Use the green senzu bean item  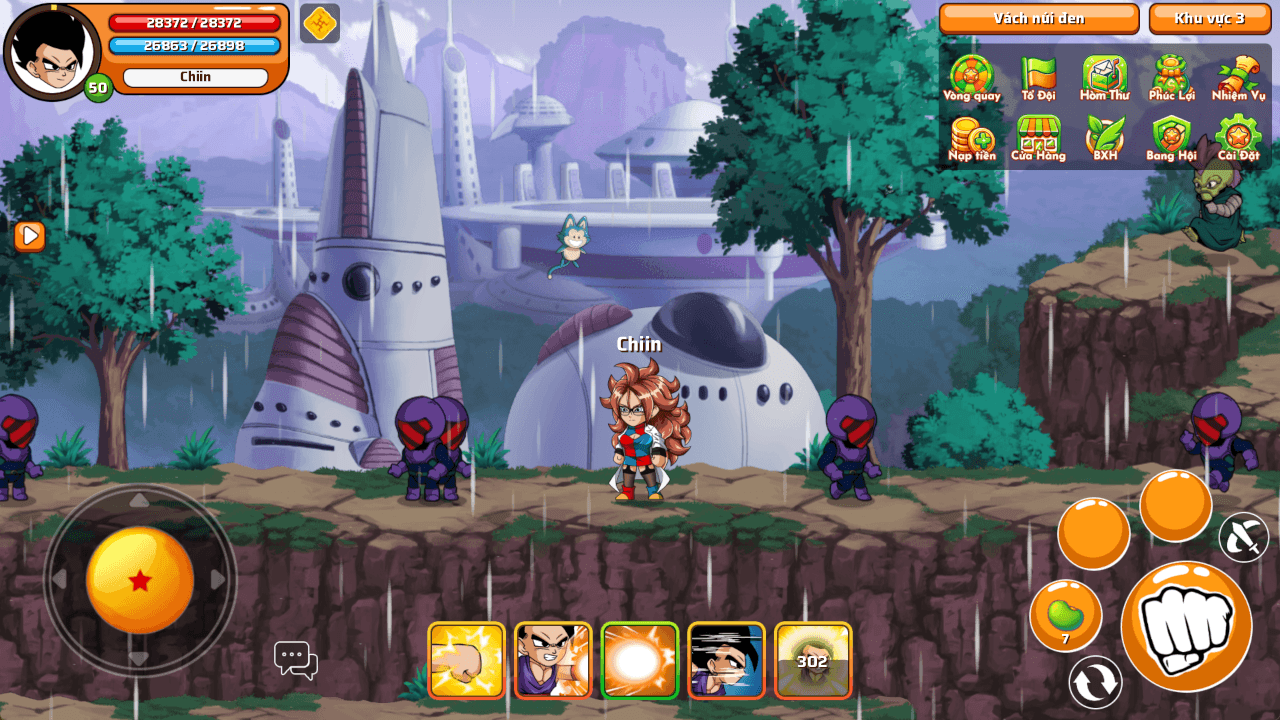point(1065,615)
